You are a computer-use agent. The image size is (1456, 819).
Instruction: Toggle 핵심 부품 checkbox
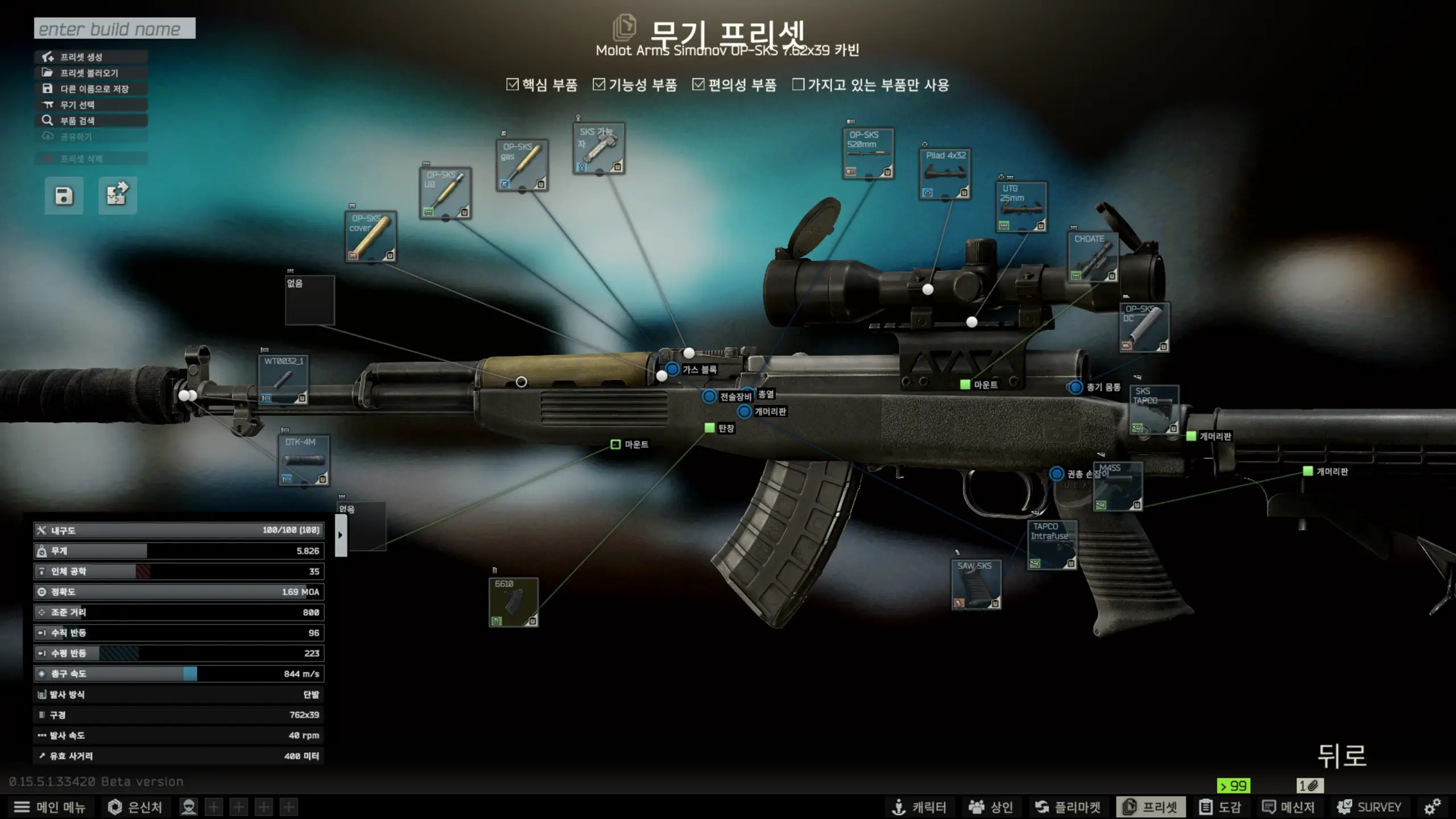[512, 85]
